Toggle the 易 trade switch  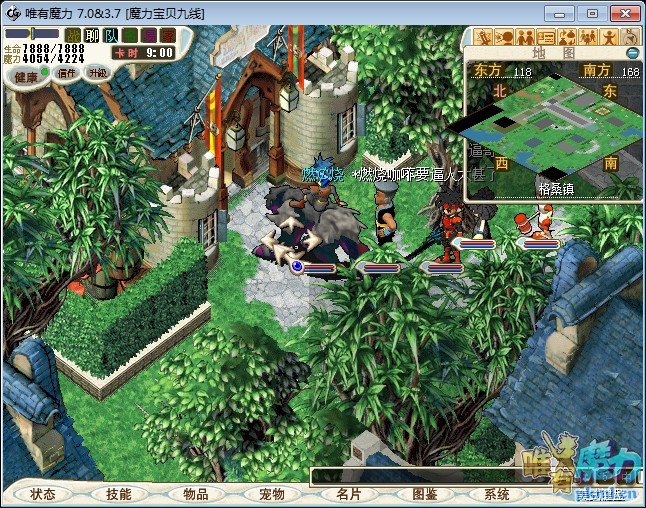pyautogui.click(x=148, y=35)
